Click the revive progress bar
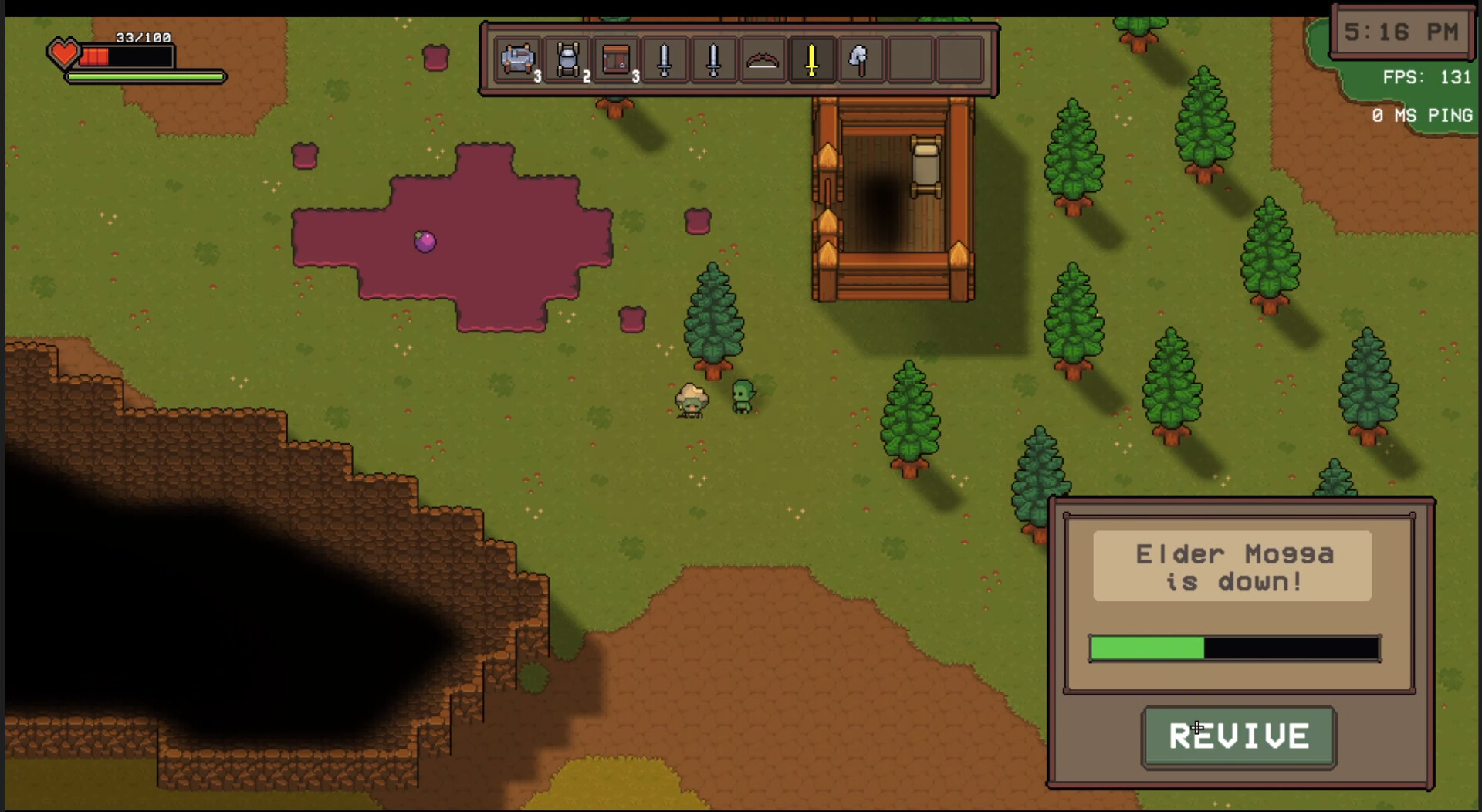 coord(1233,648)
